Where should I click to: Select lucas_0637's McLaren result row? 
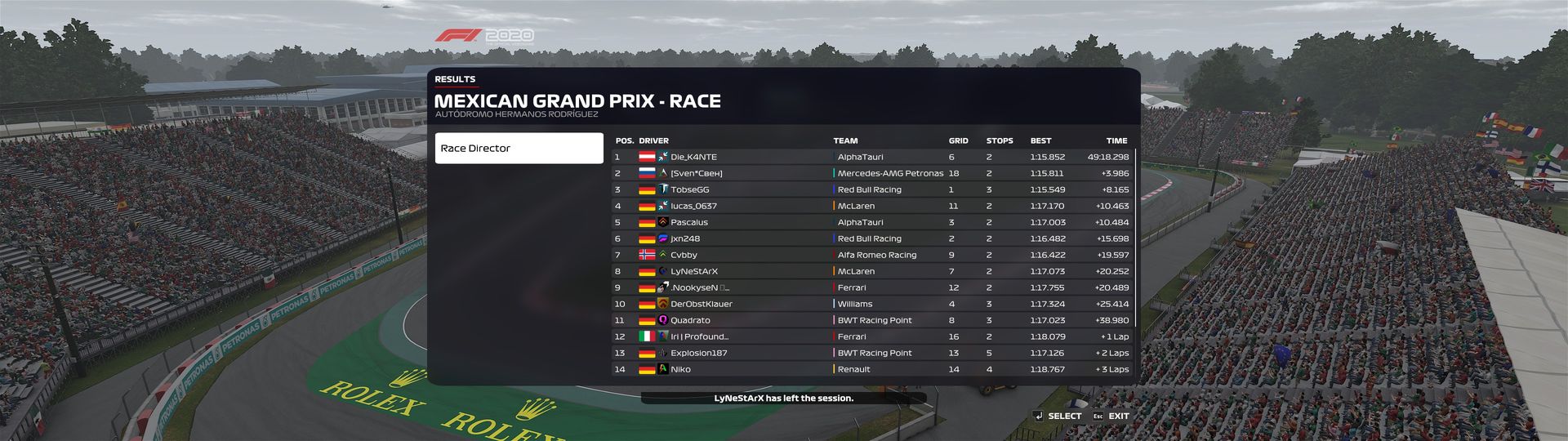(871, 206)
